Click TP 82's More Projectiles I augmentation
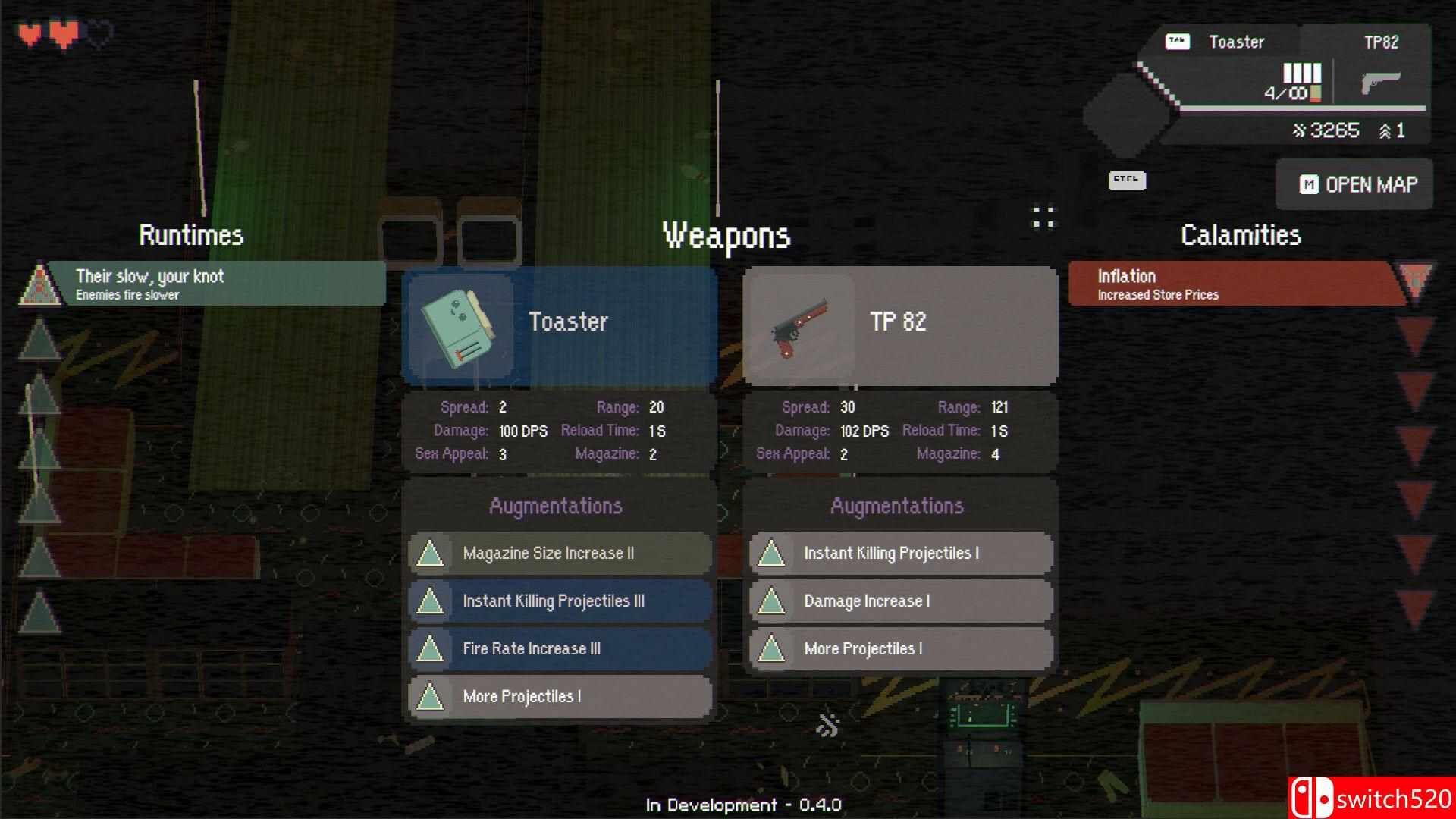 point(901,649)
